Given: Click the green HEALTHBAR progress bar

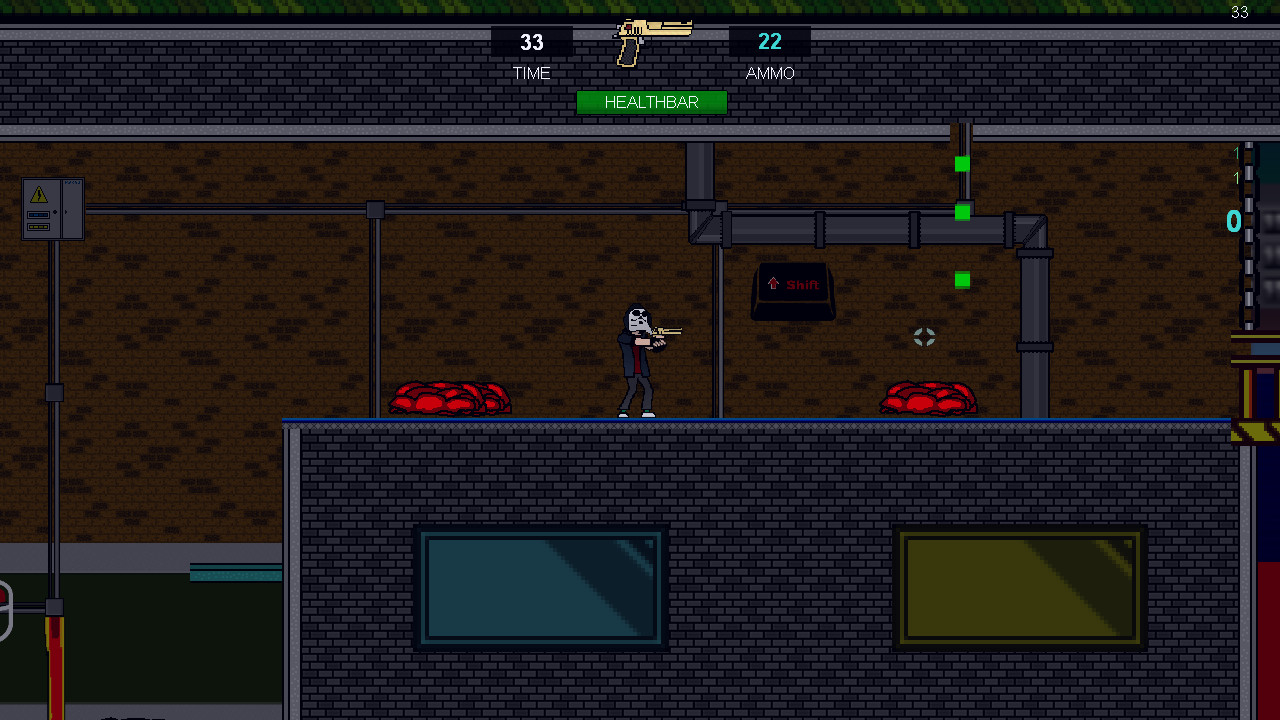Looking at the screenshot, I should coord(652,102).
